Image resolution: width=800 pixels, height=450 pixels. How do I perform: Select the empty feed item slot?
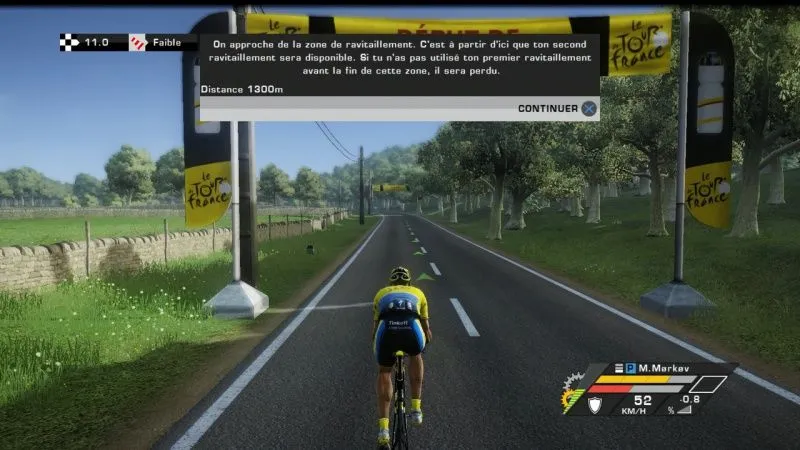[x=708, y=384]
